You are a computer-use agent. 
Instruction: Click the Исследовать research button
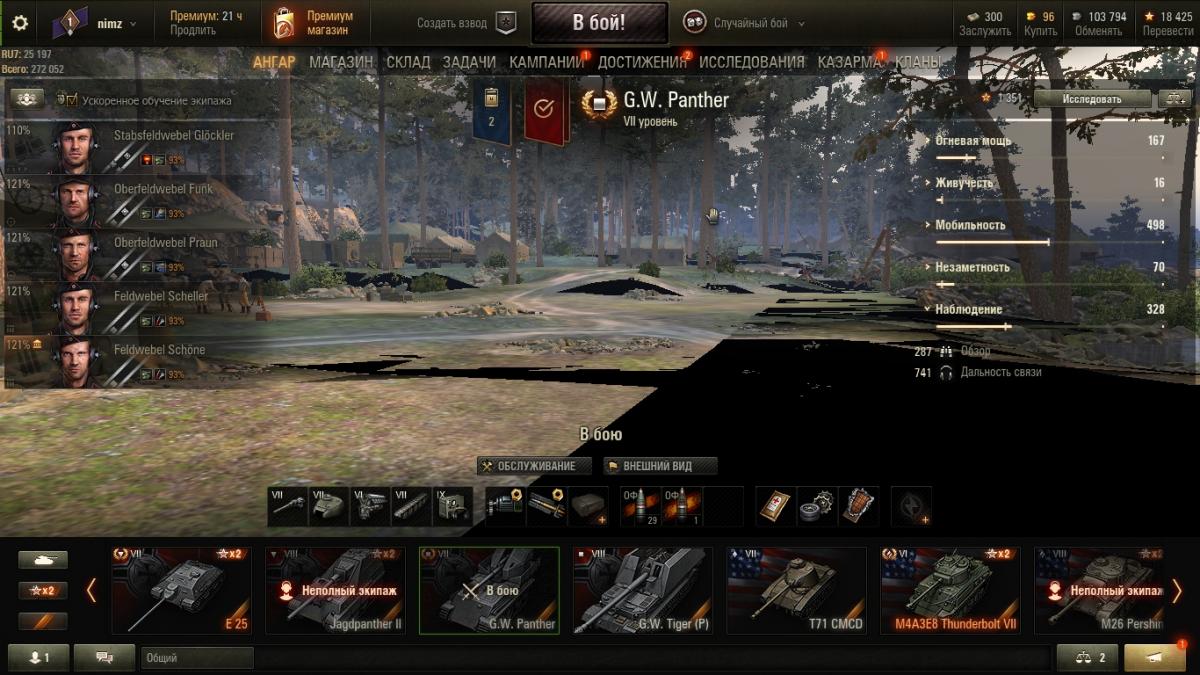[x=1092, y=98]
